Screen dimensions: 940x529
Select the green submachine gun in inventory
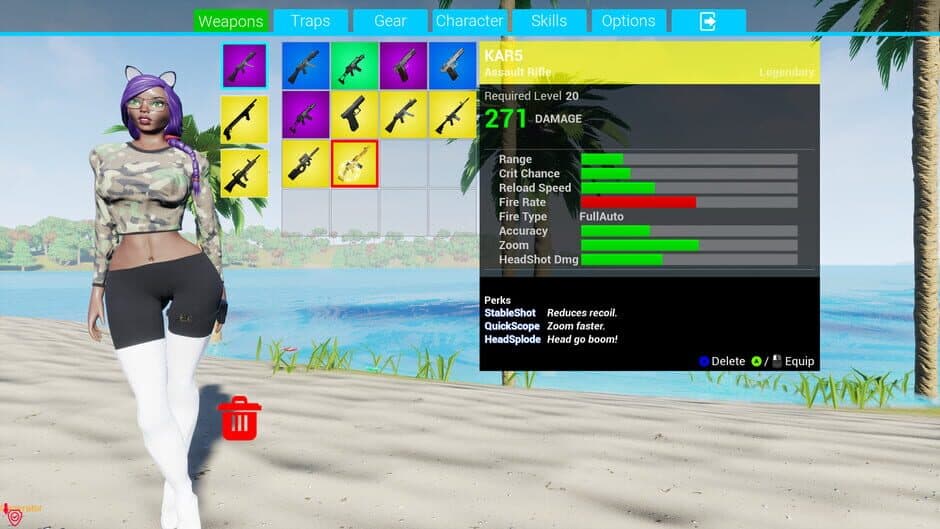[x=355, y=65]
